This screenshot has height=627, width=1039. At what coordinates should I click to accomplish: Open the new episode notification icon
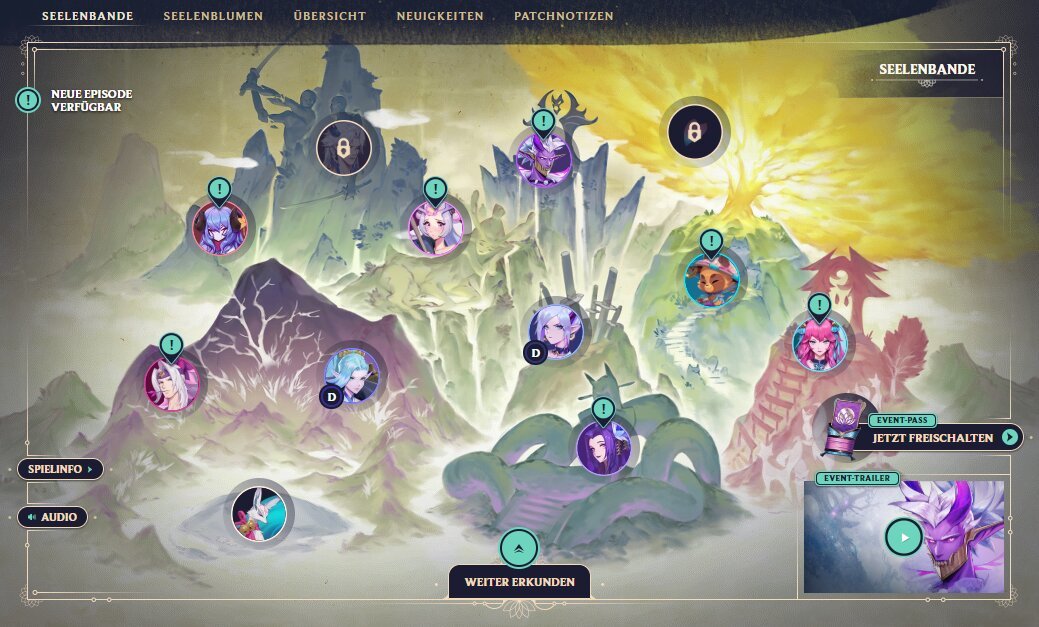[x=28, y=100]
